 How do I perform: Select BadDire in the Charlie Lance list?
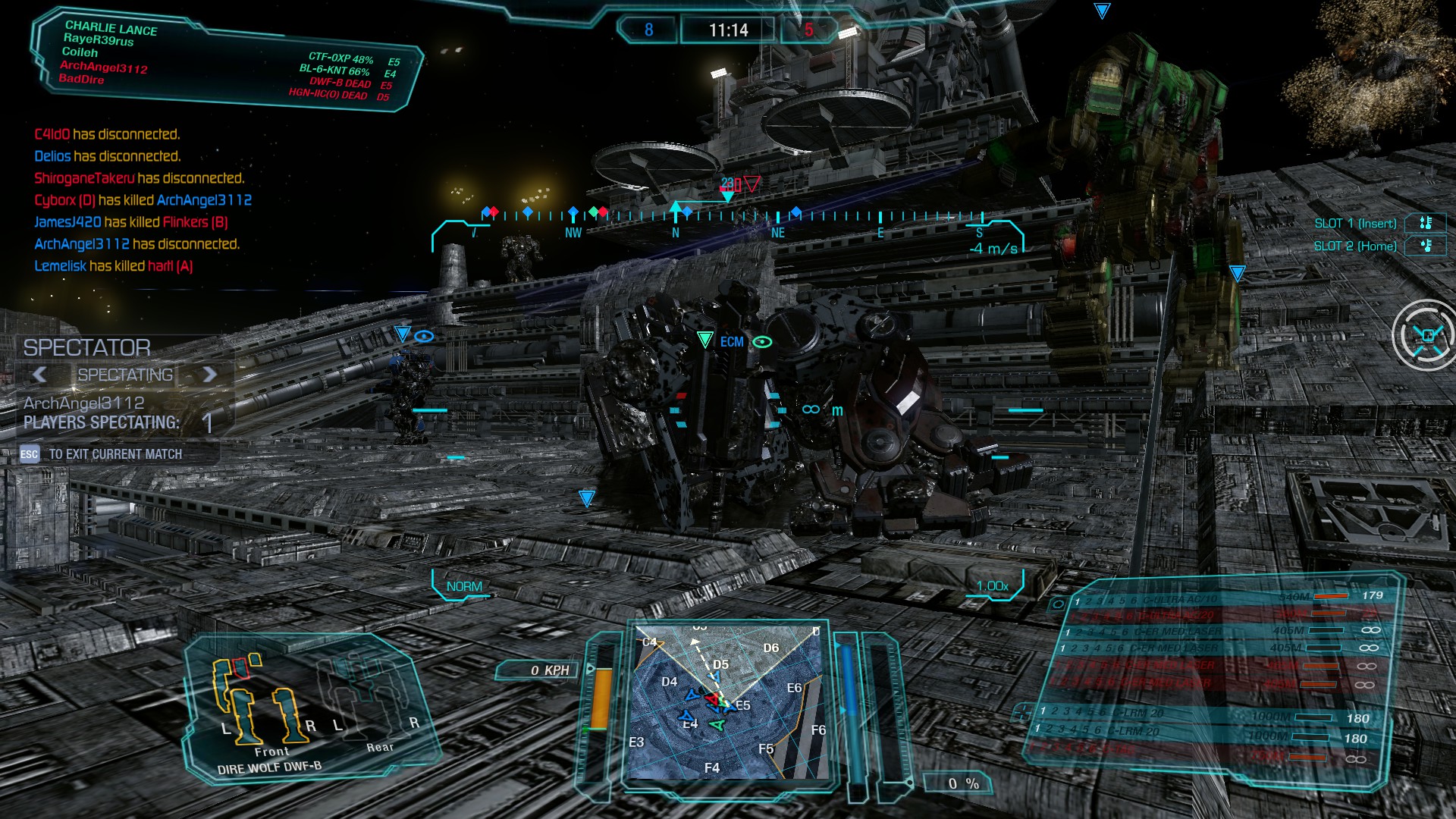pyautogui.click(x=81, y=79)
